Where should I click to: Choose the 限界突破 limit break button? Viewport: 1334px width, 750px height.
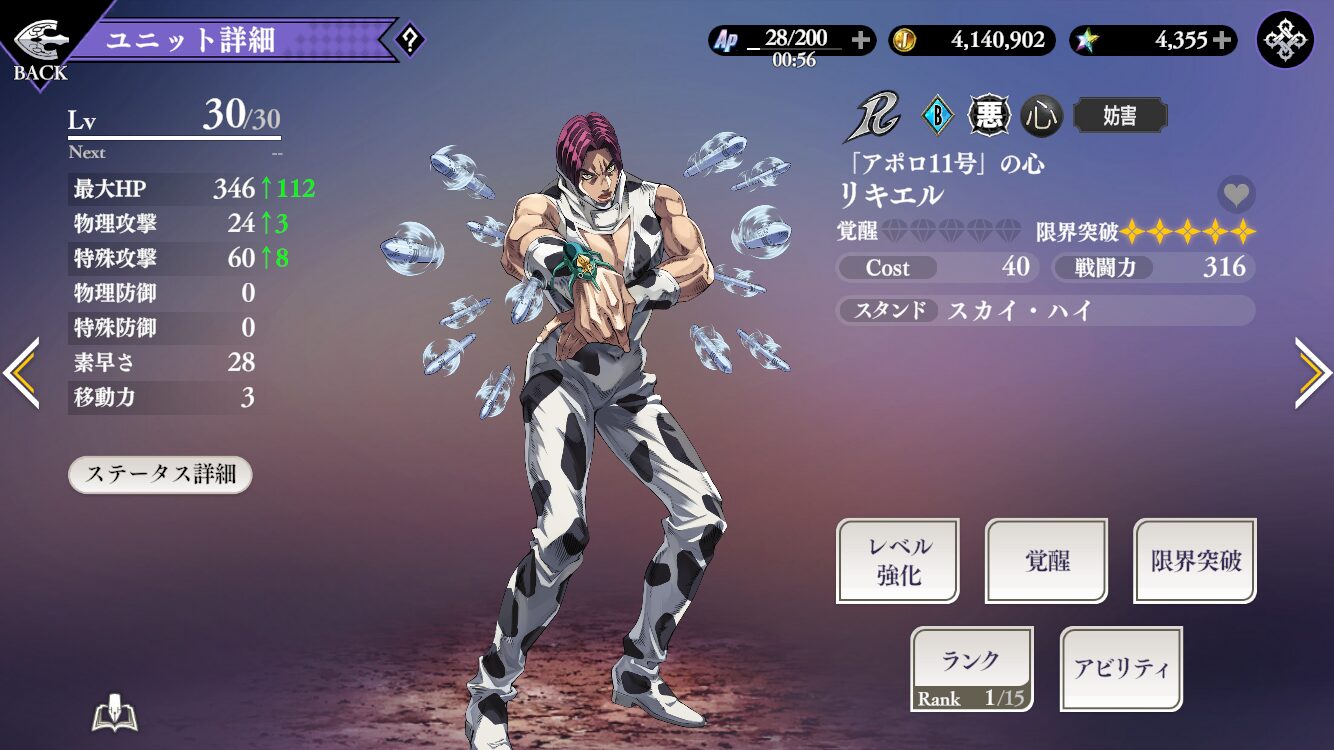click(x=1195, y=561)
